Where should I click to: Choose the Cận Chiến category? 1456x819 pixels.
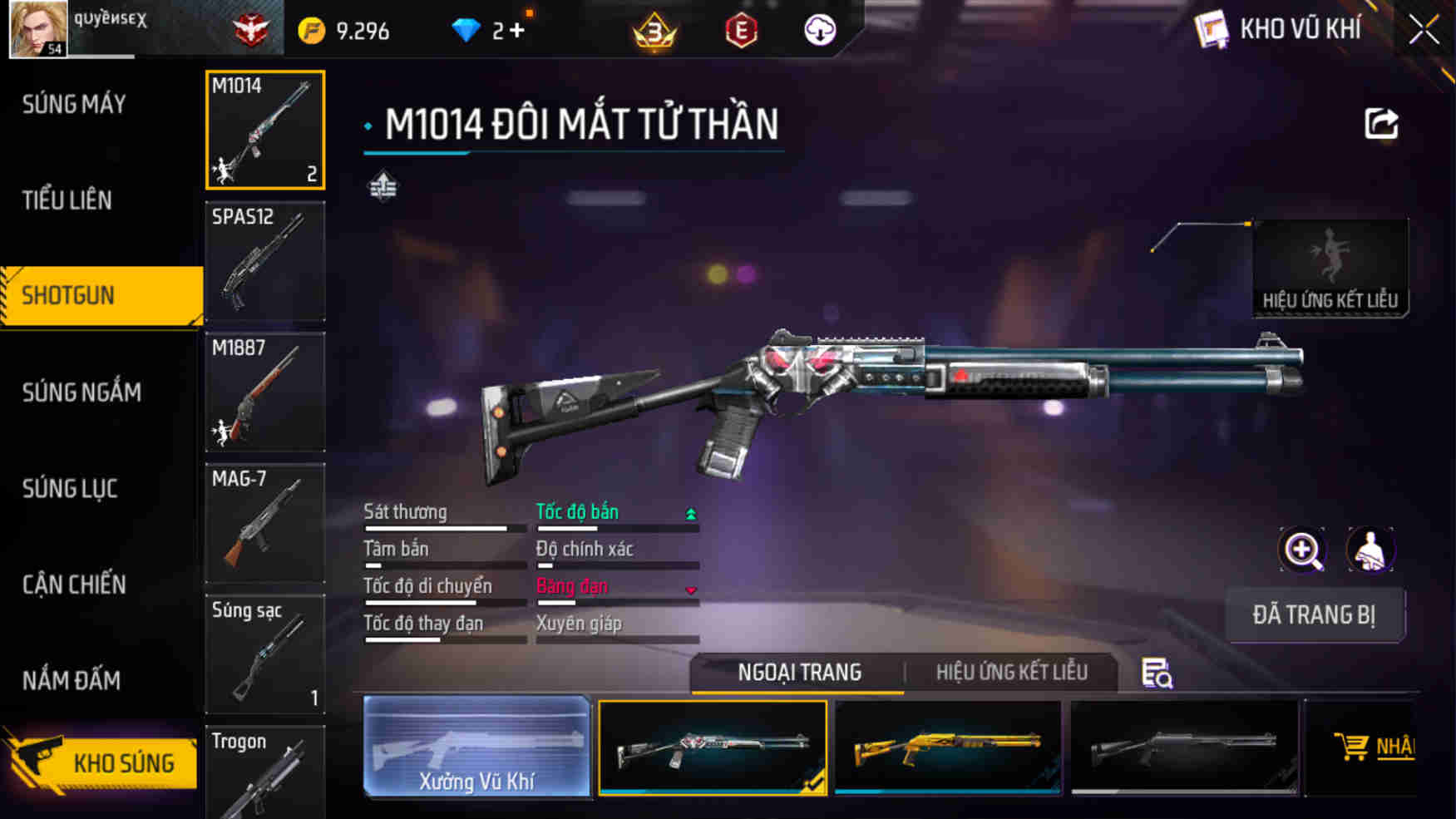coord(74,585)
